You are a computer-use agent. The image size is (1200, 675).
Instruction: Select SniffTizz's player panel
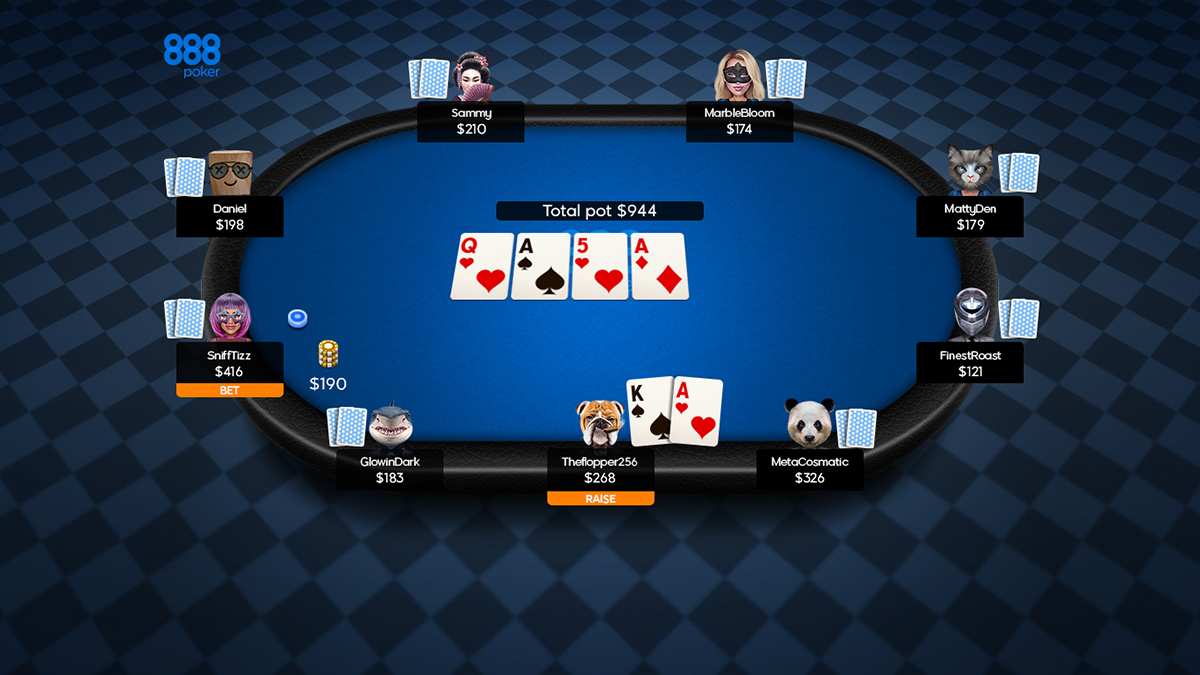230,363
